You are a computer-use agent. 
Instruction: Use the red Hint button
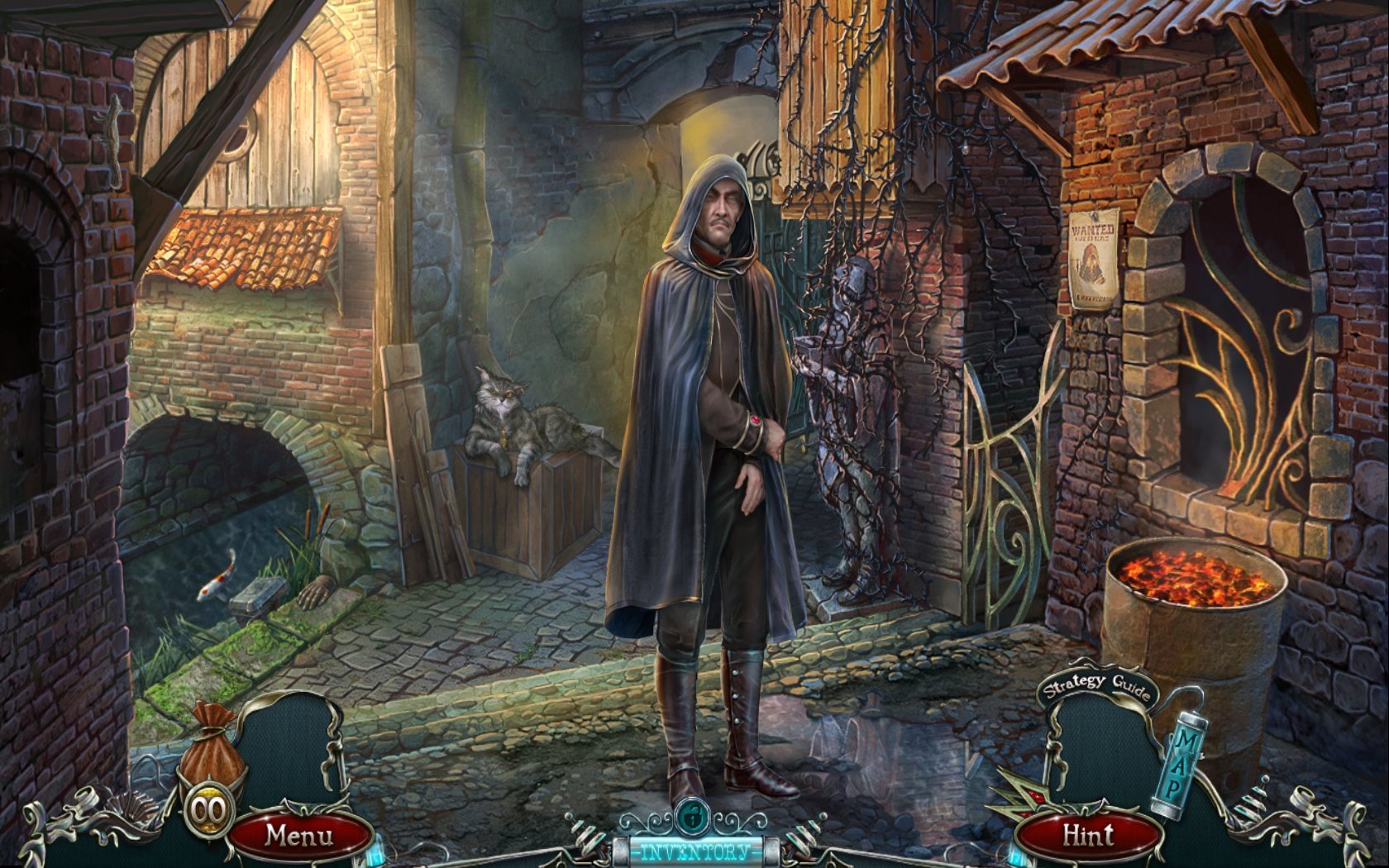pos(1088,836)
